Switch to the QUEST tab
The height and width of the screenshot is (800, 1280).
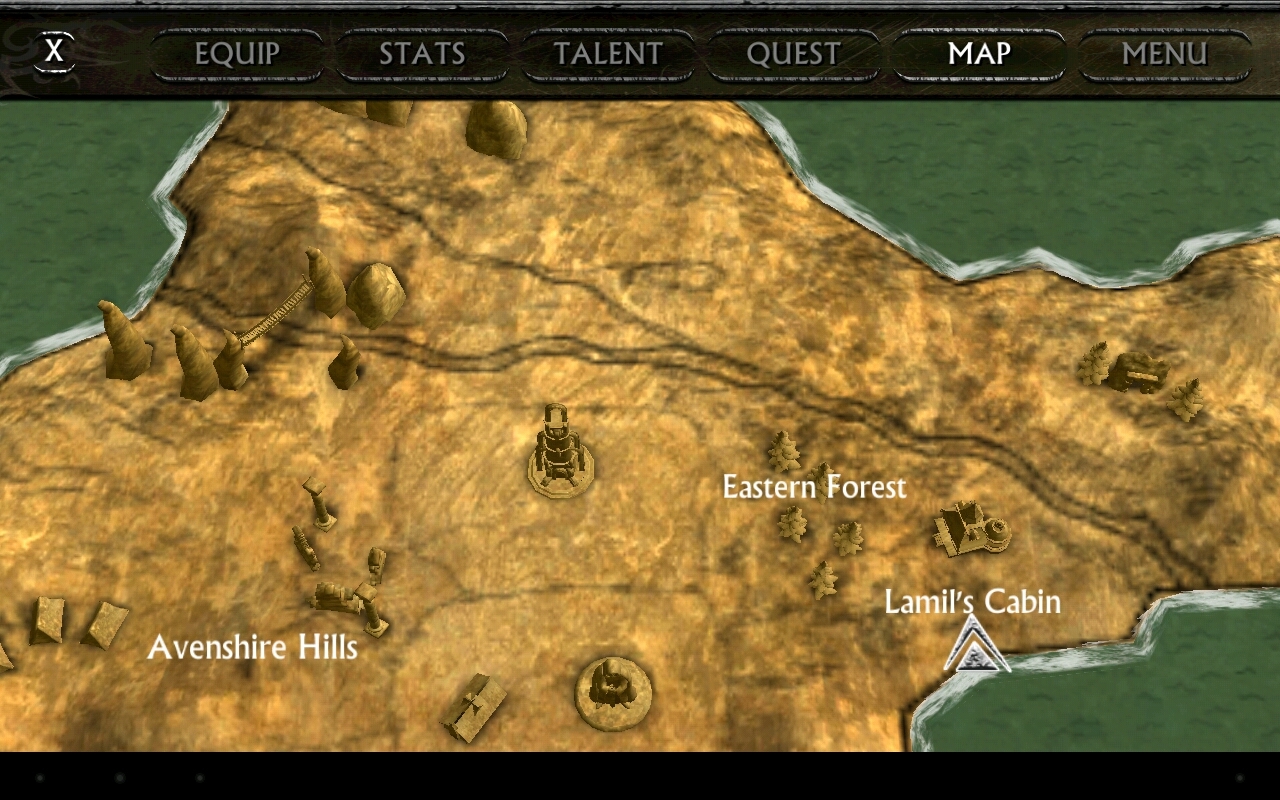pyautogui.click(x=795, y=54)
